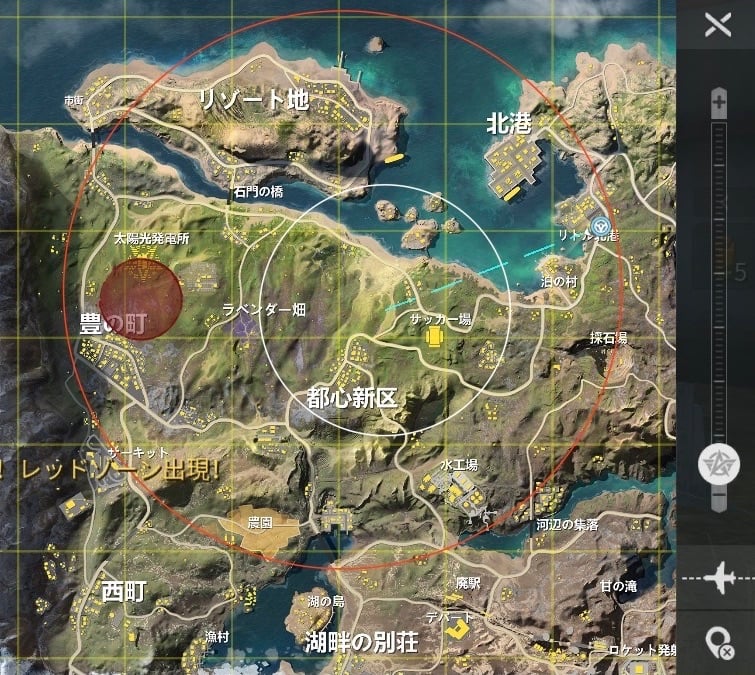Toggle the airplane flight path display
The image size is (755, 675).
(x=717, y=578)
